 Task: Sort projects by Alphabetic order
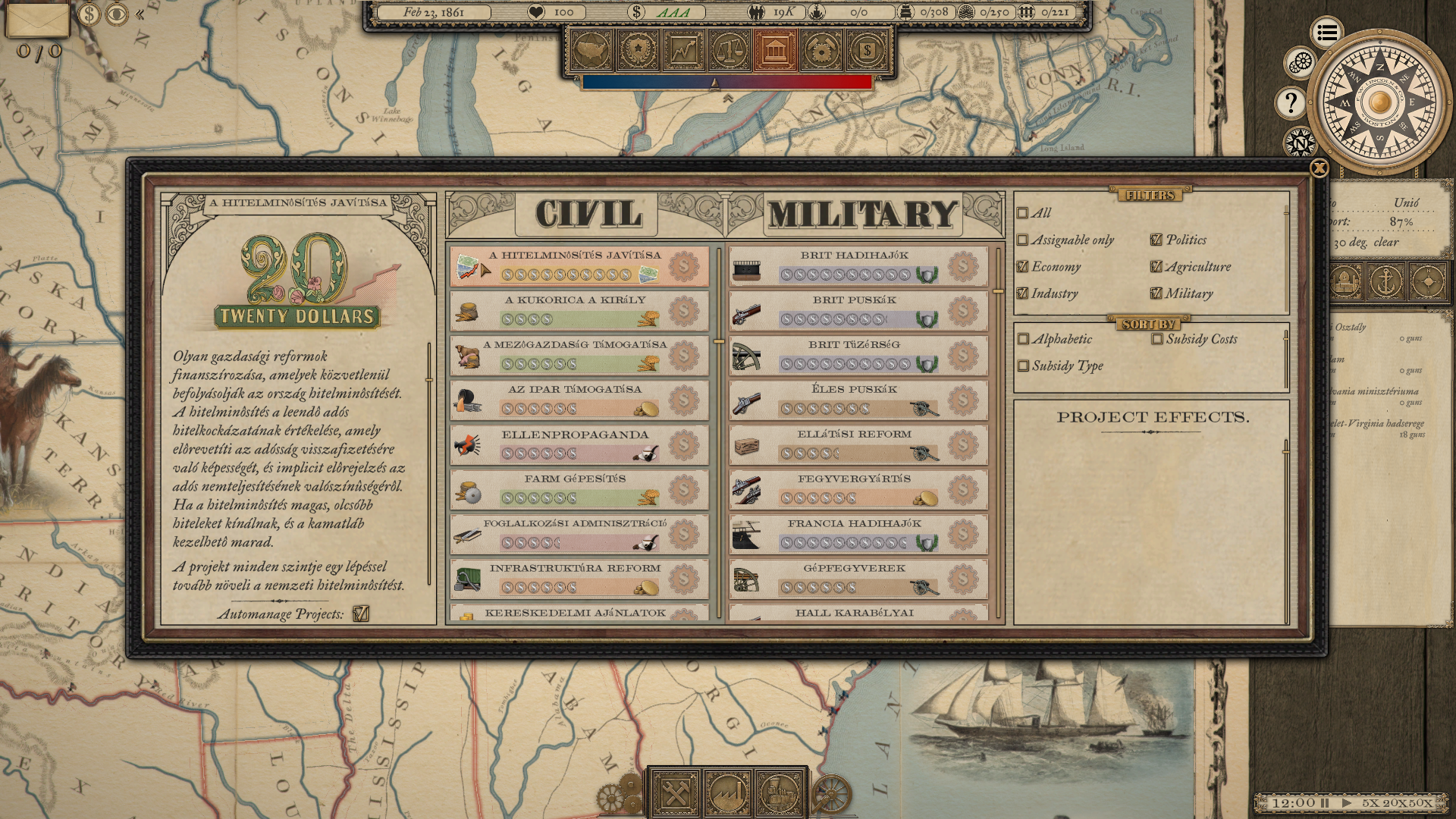click(1024, 339)
